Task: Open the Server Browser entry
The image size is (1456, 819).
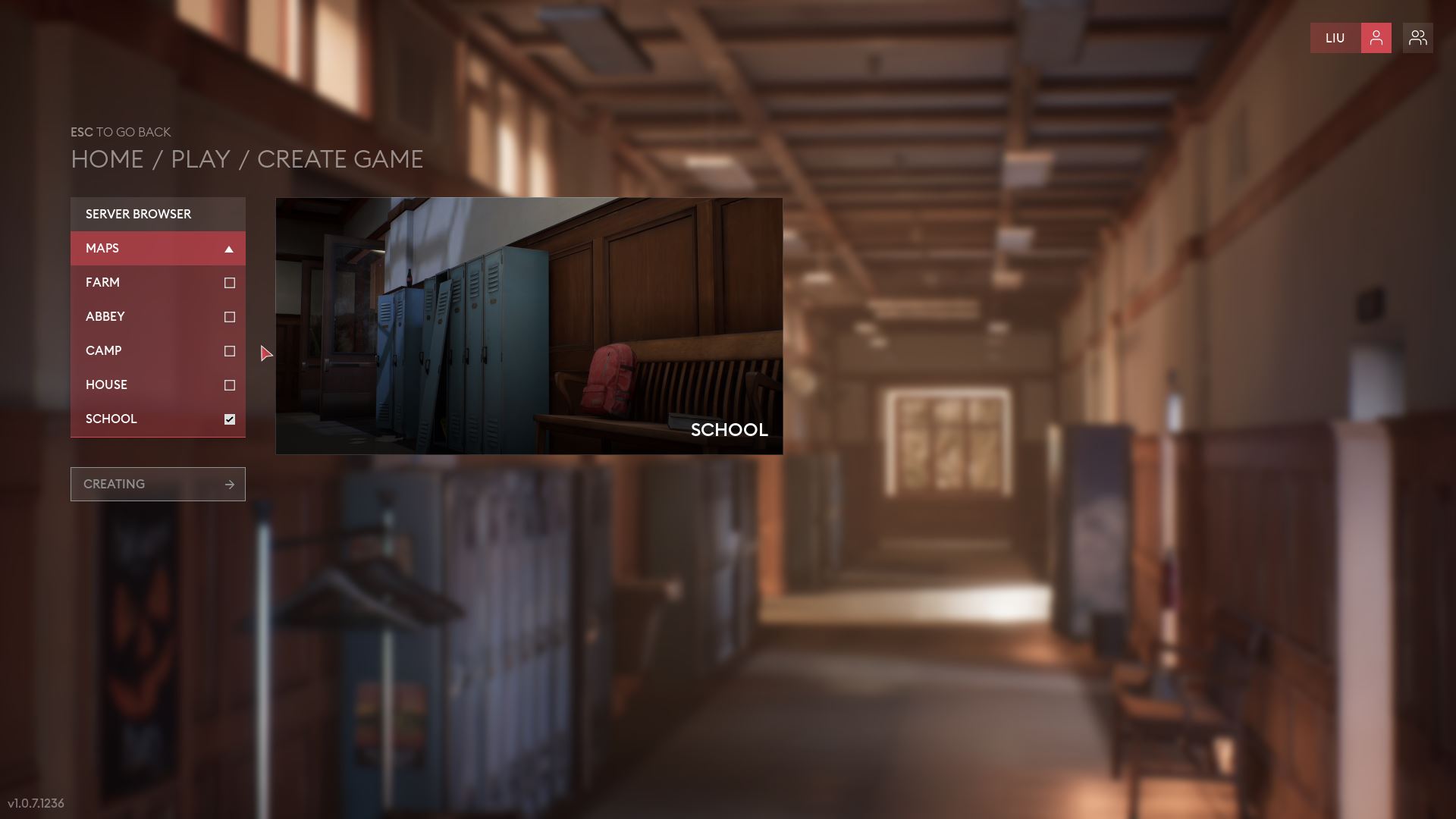Action: [158, 214]
